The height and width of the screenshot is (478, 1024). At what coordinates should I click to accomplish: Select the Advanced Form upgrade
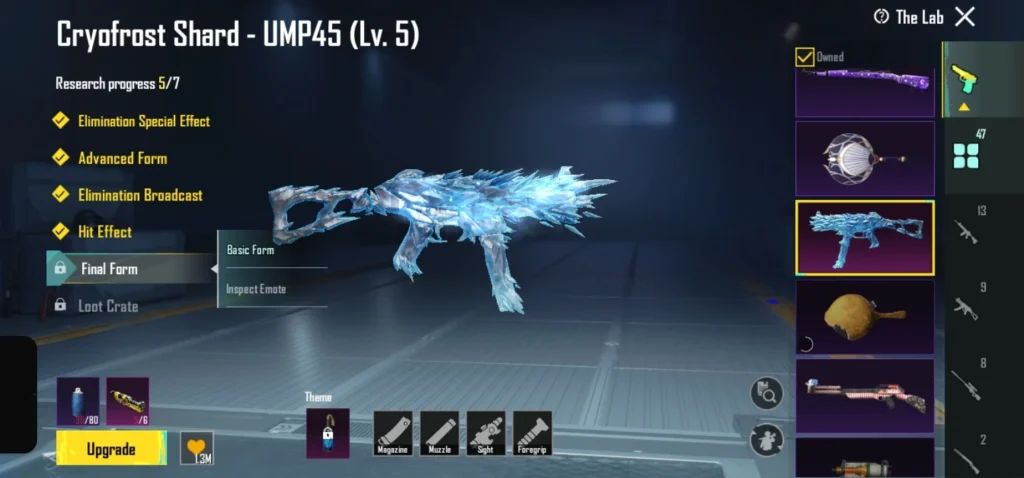(122, 158)
